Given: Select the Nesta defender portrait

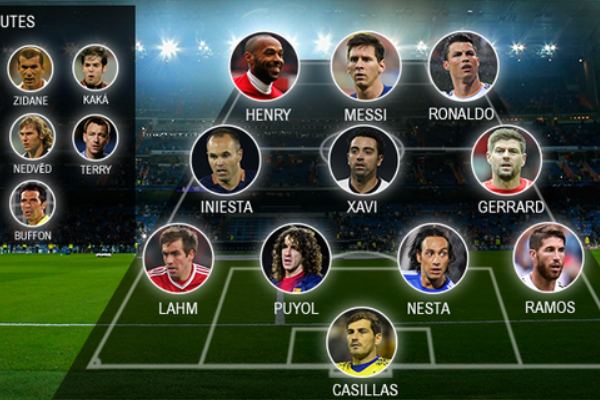Looking at the screenshot, I should 432,257.
